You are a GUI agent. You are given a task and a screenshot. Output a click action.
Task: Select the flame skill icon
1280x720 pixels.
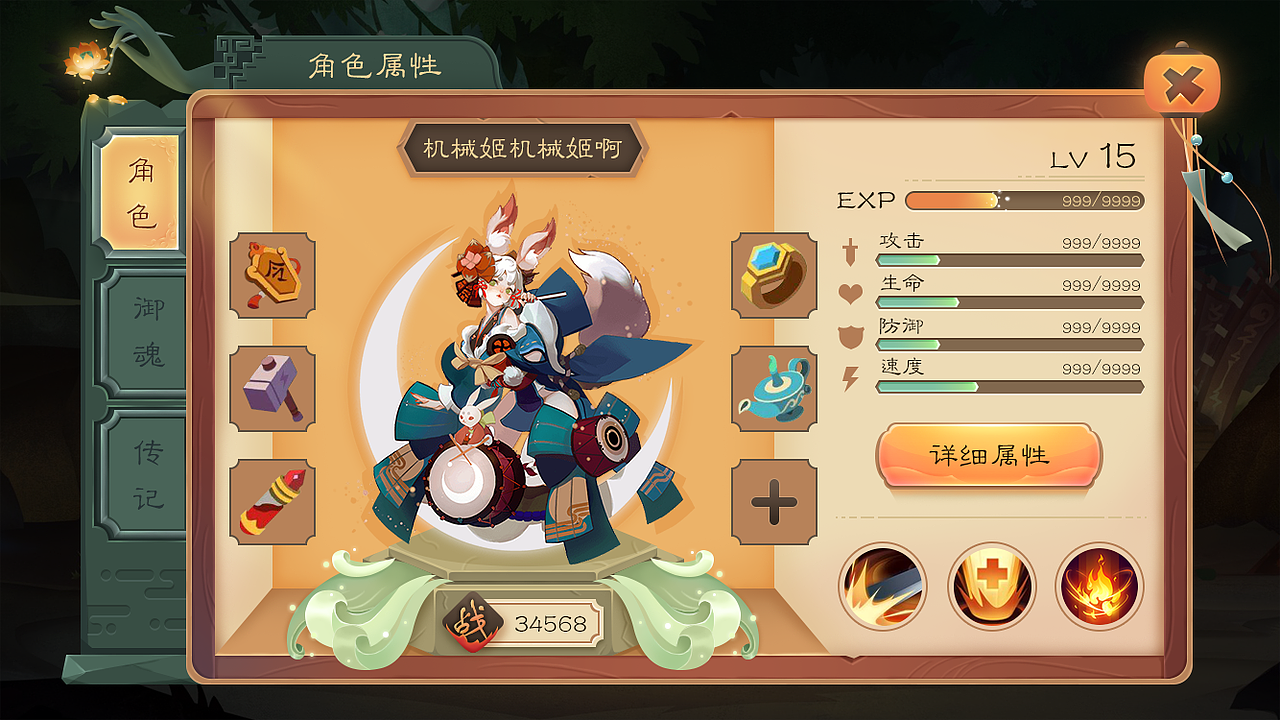(1100, 588)
